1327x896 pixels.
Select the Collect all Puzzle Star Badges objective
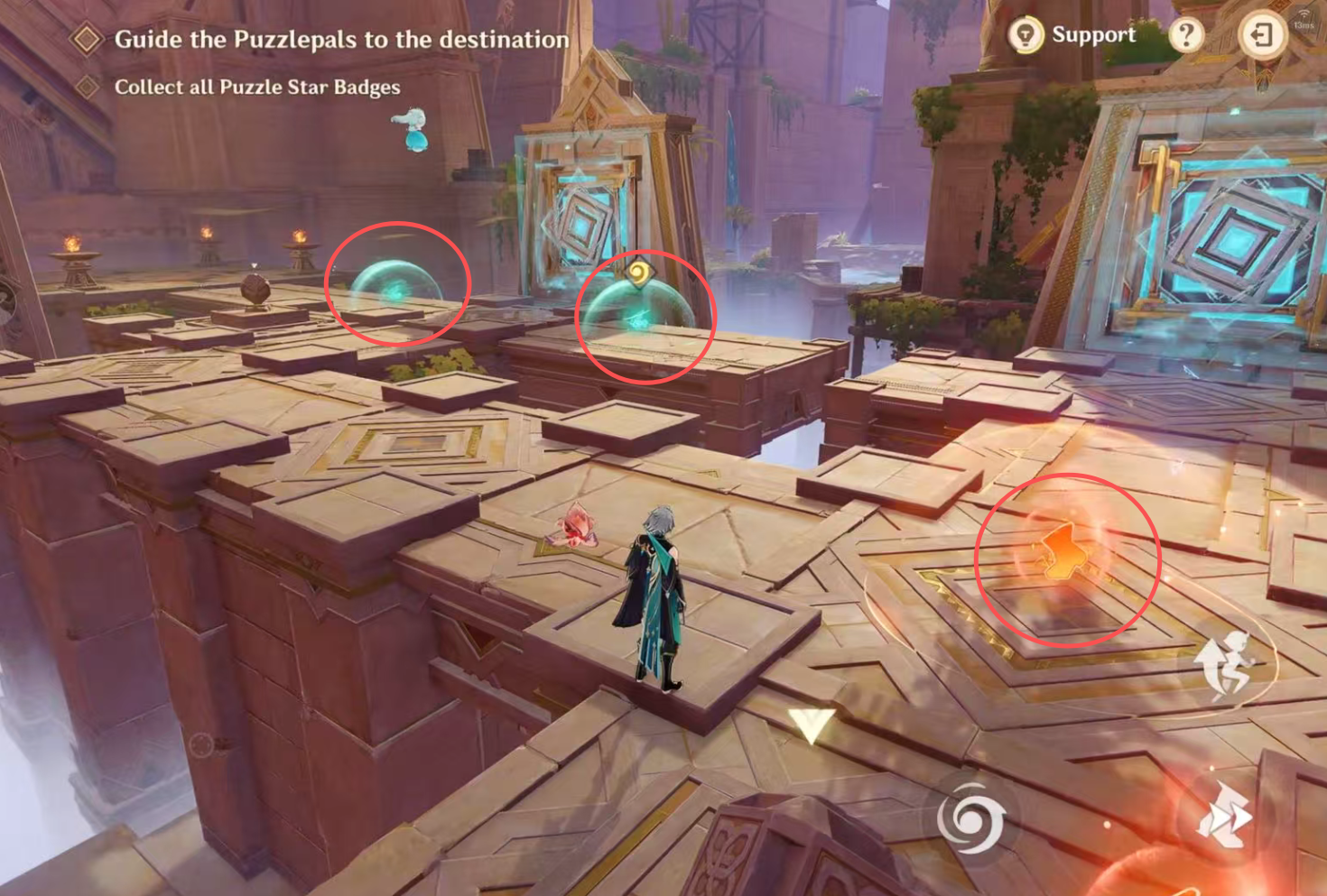(256, 88)
